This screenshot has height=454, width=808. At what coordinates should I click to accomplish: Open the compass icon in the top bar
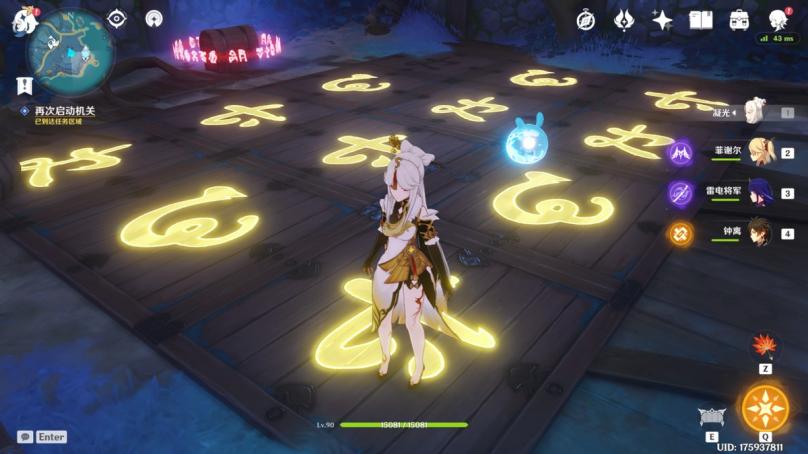point(587,19)
